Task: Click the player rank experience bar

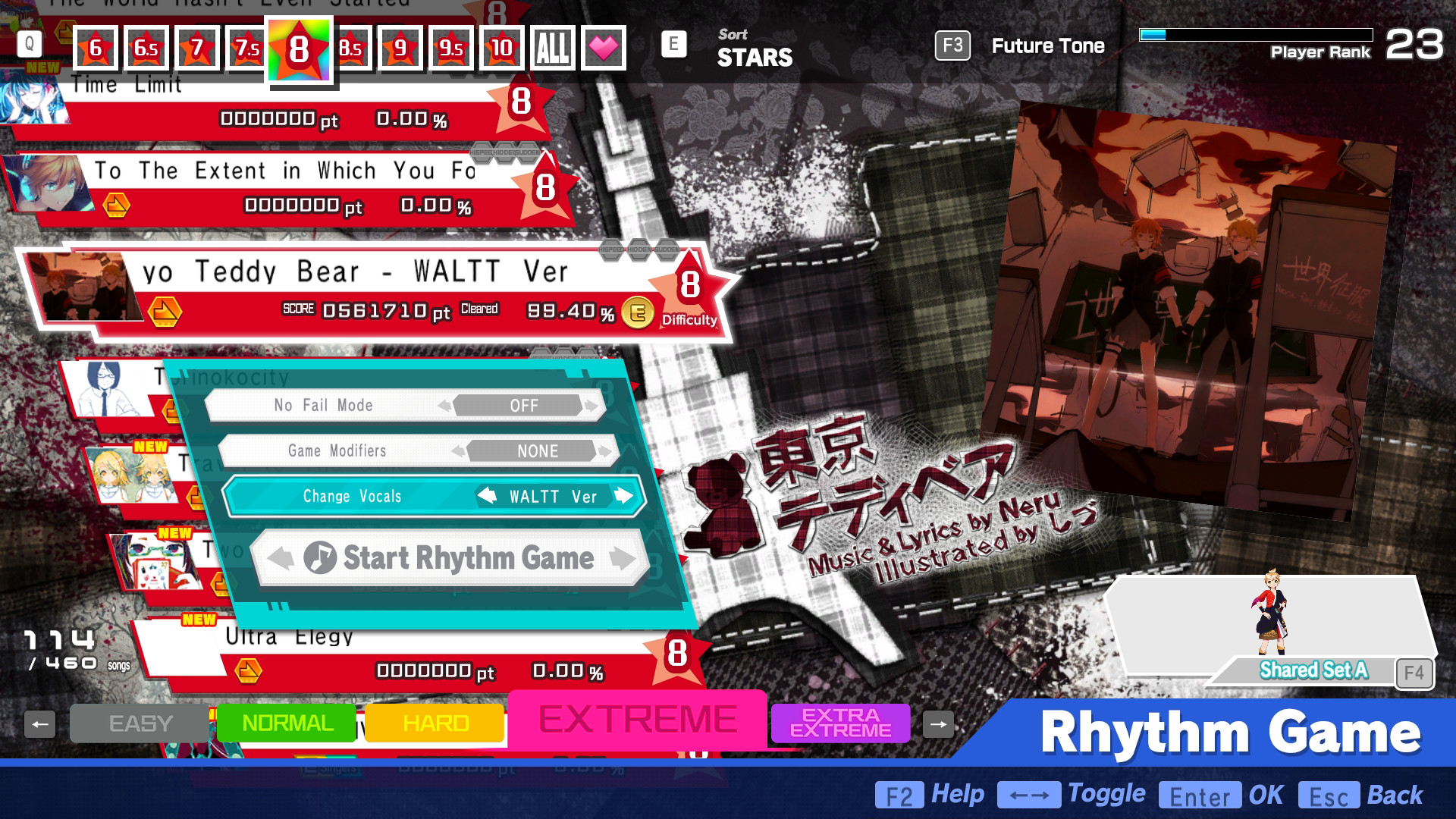Action: pyautogui.click(x=1255, y=33)
